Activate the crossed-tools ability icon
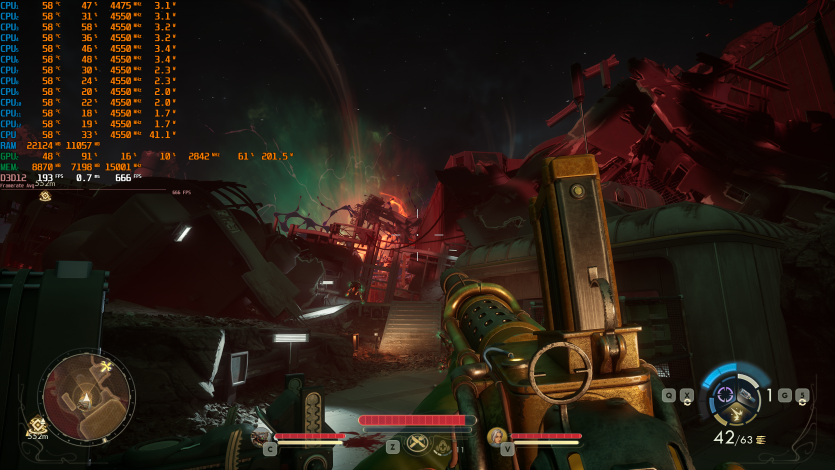This screenshot has height=470, width=835. tap(418, 445)
